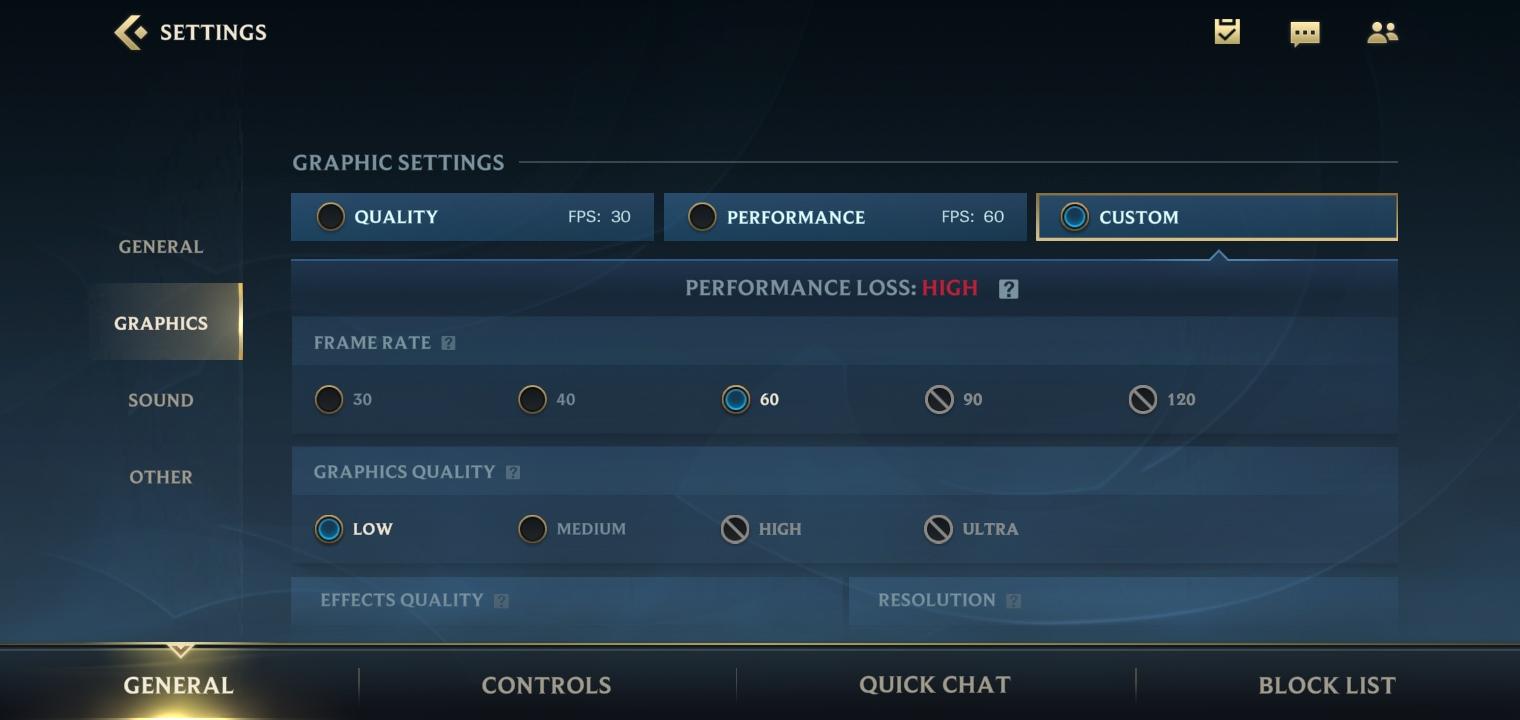Switch graphics quality to Medium
Image resolution: width=1520 pixels, height=720 pixels.
(x=533, y=529)
